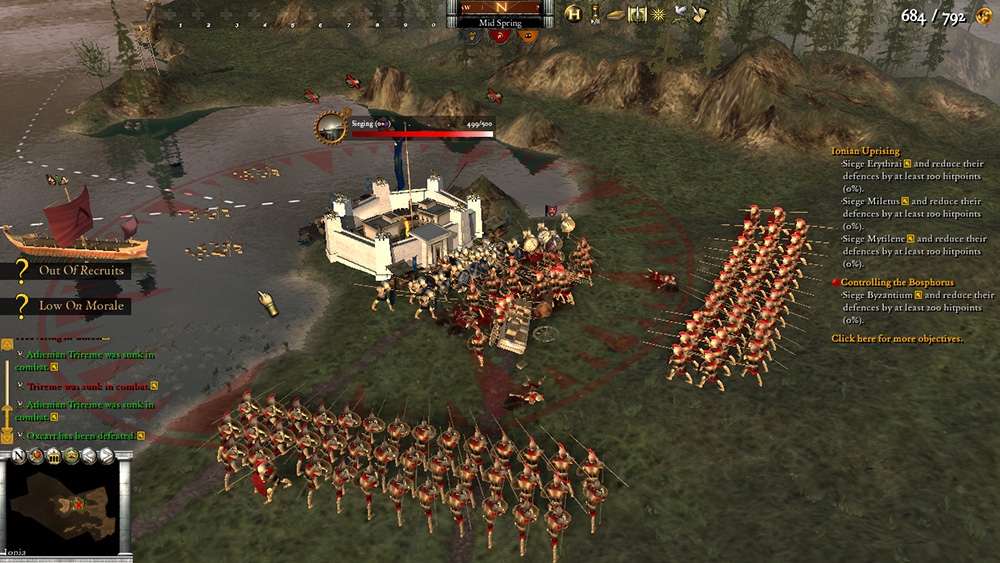This screenshot has width=1000, height=563.
Task: Click the left arrow button above minimap
Action: pyautogui.click(x=87, y=456)
